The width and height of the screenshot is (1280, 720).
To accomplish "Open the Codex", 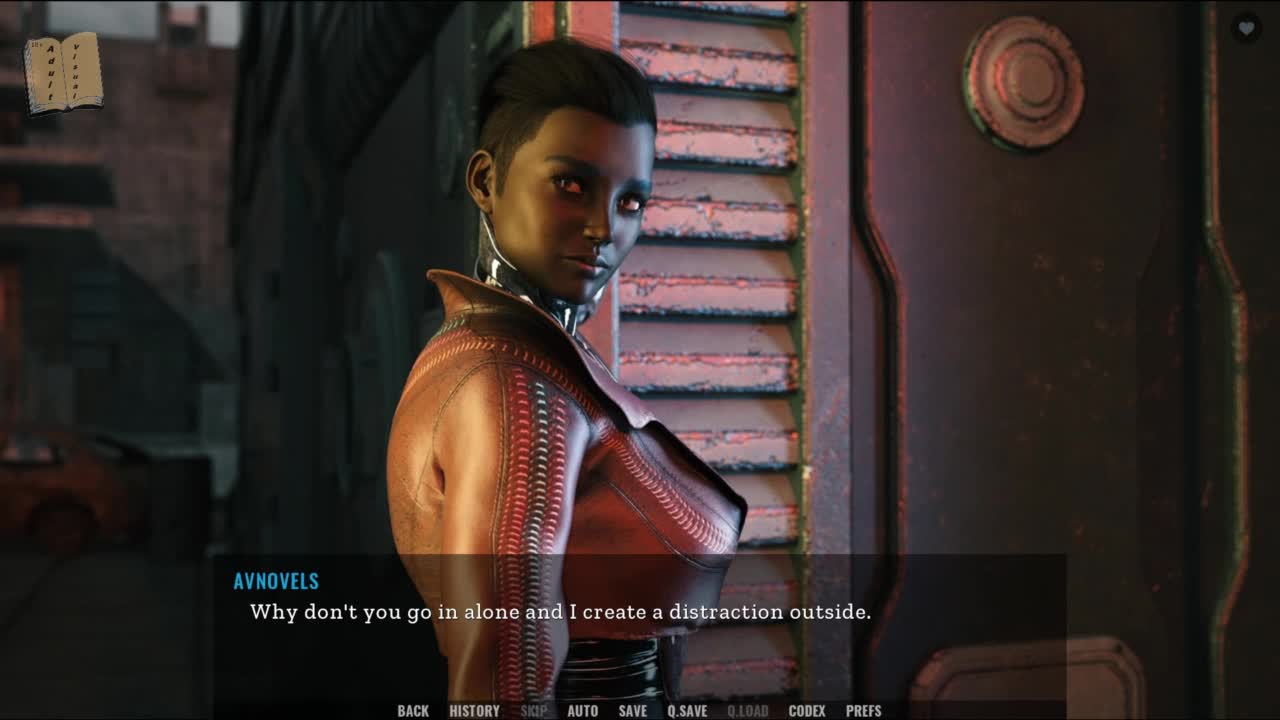I will (807, 711).
